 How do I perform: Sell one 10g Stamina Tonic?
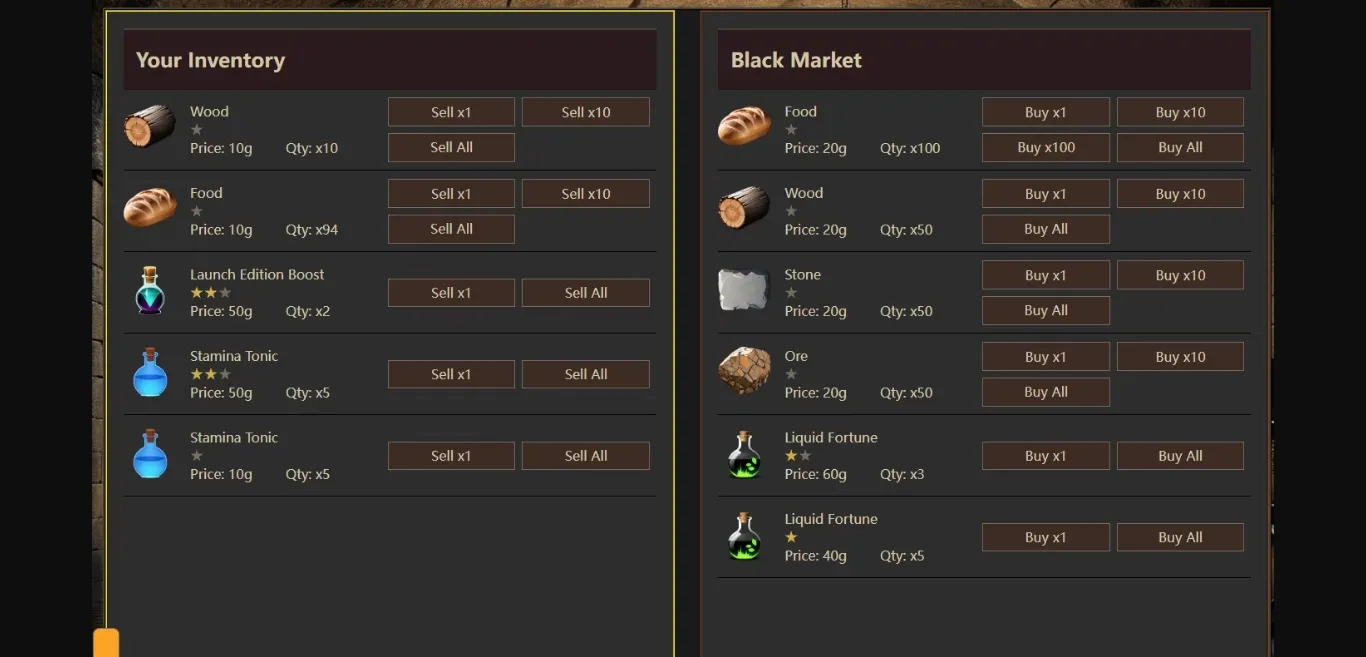(451, 456)
